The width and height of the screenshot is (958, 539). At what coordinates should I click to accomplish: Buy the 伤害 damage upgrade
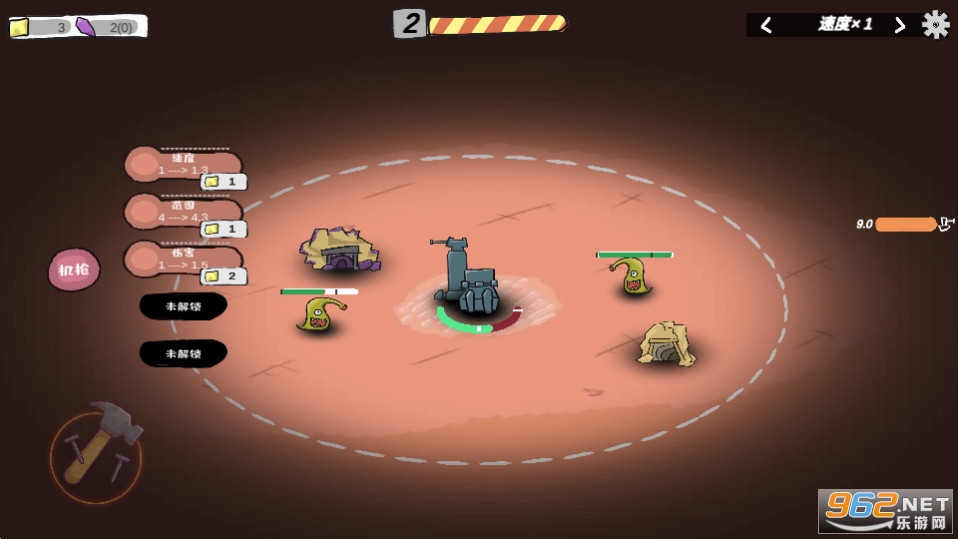[x=185, y=259]
